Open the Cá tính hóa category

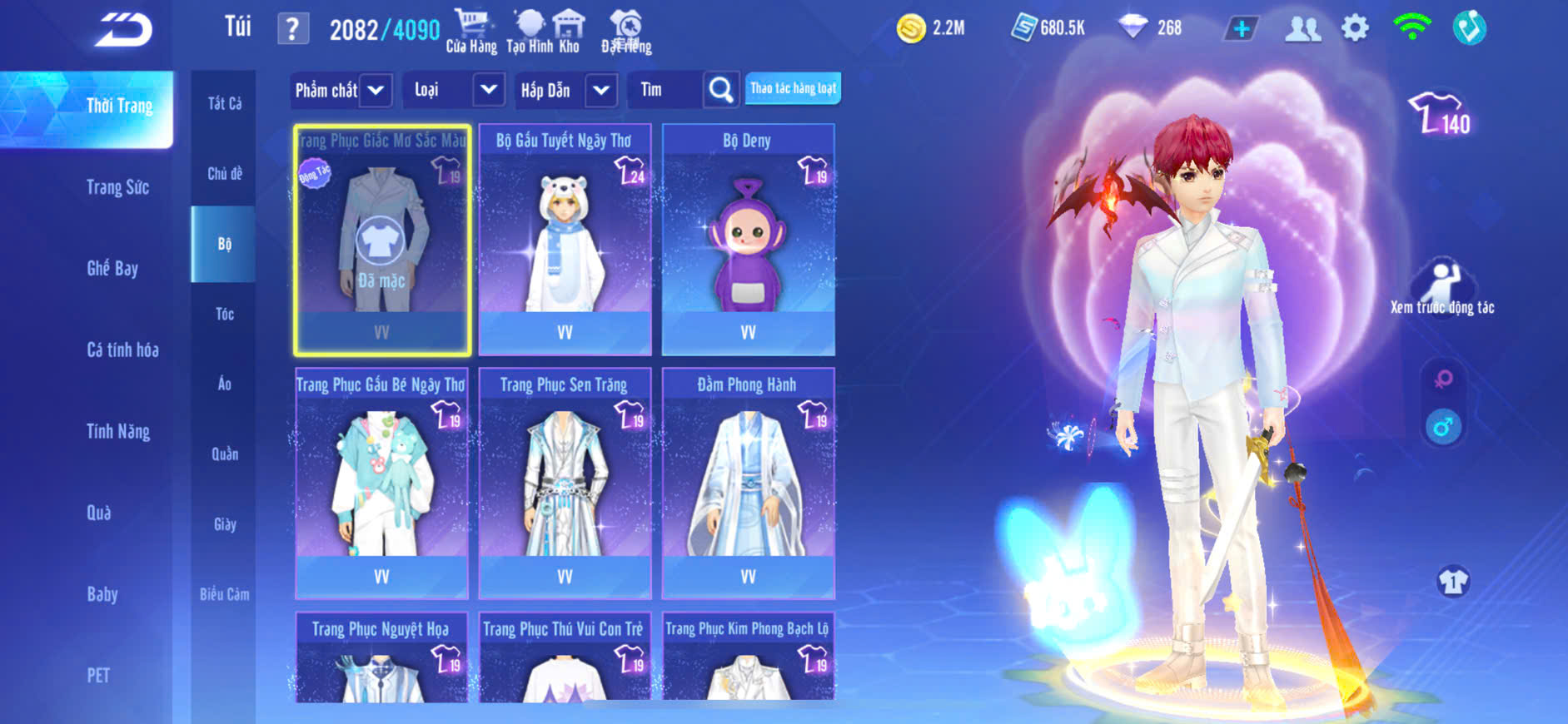tap(122, 350)
